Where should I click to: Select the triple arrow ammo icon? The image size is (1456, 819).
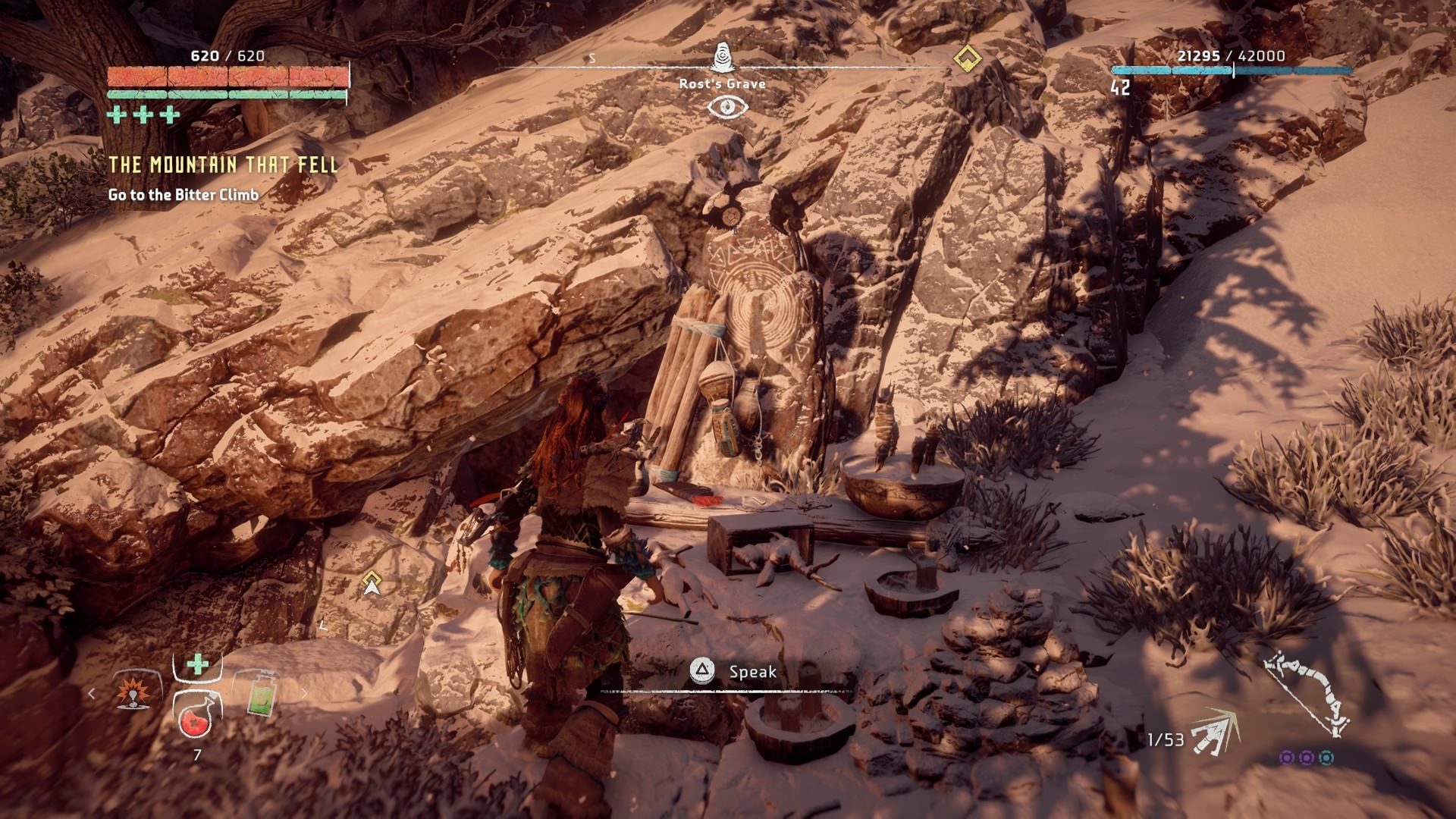[x=1215, y=733]
